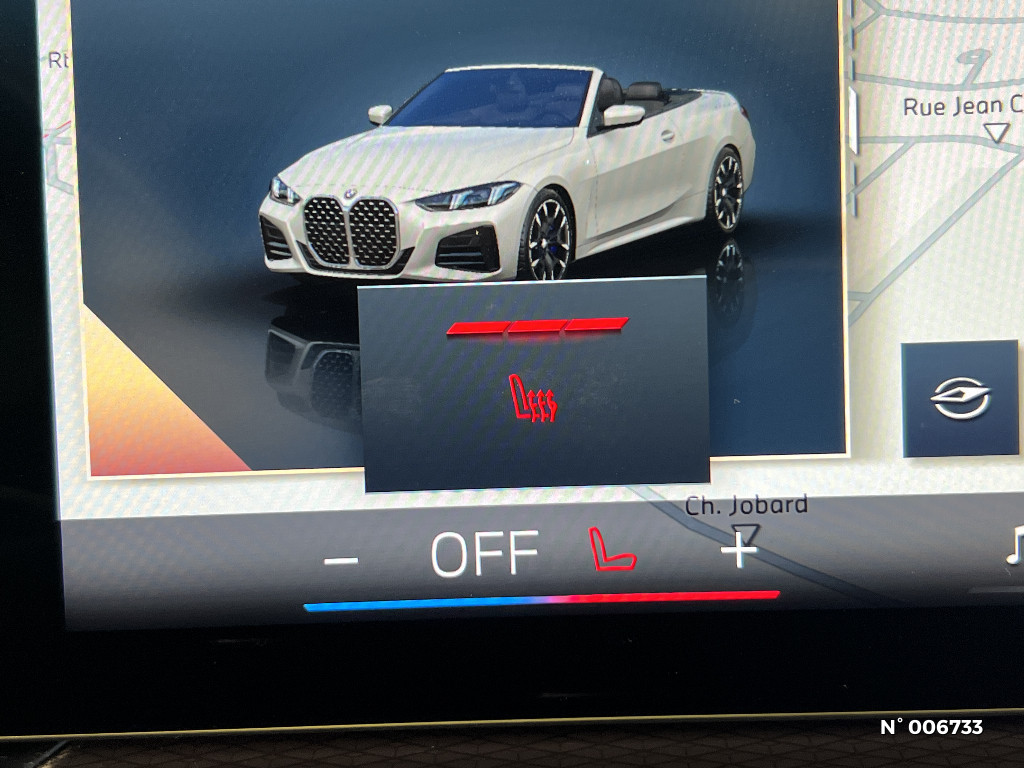The image size is (1024, 768).
Task: Toggle the red seat heating icon in bottom bar
Action: pos(612,550)
